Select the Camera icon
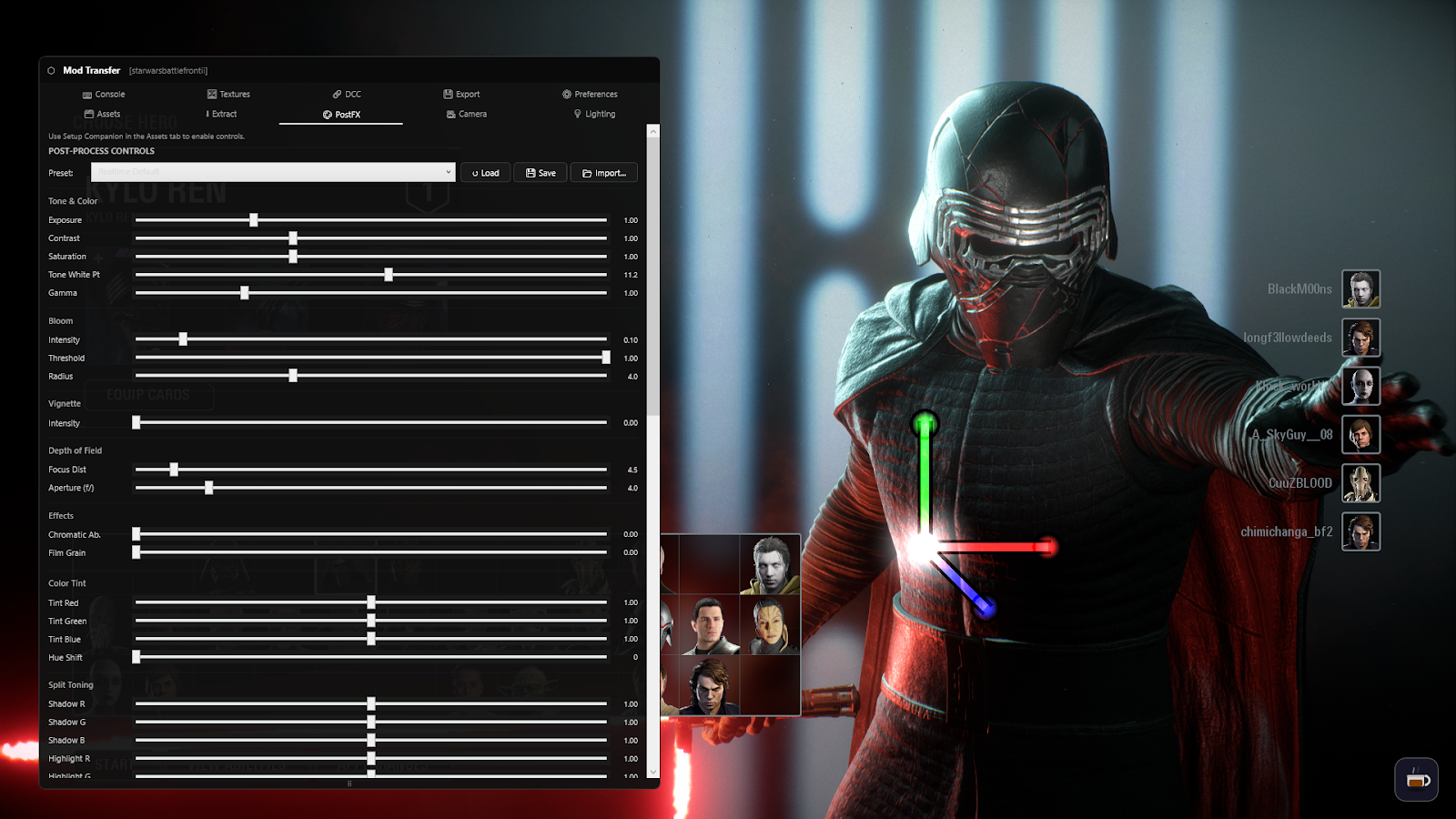This screenshot has width=1456, height=819. tap(451, 114)
